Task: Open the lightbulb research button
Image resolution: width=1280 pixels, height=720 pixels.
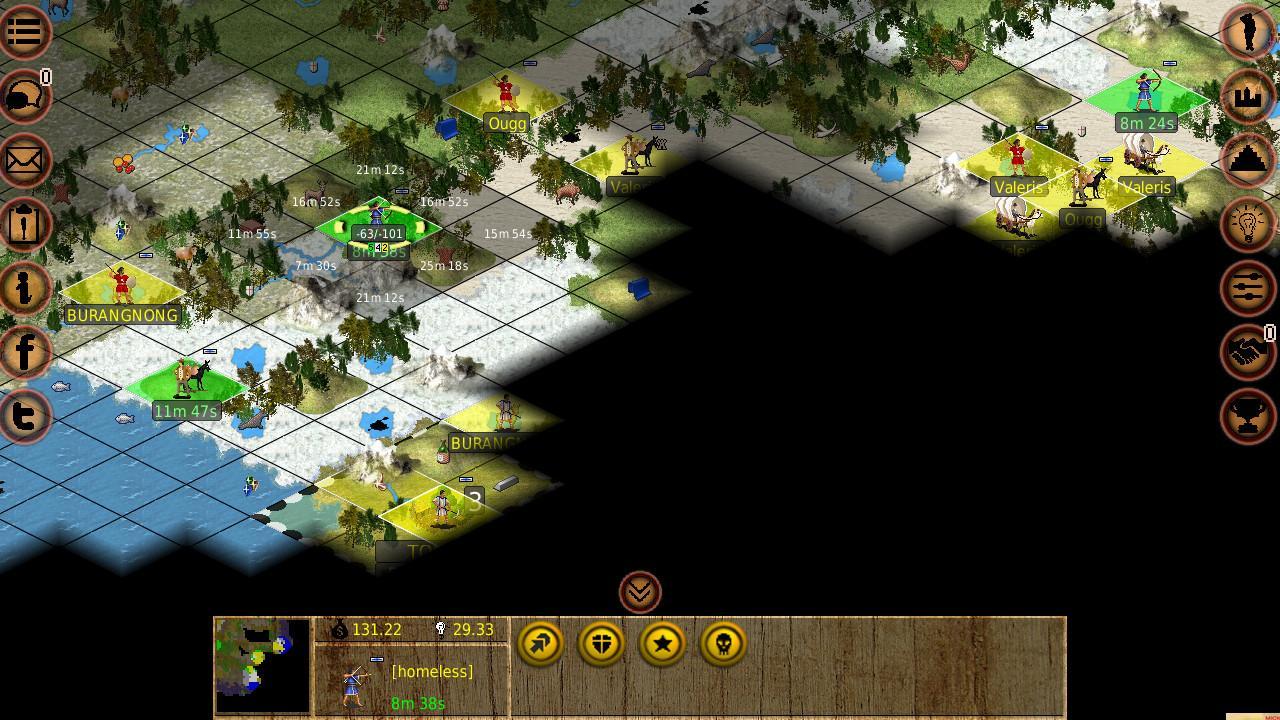Action: [x=1248, y=224]
